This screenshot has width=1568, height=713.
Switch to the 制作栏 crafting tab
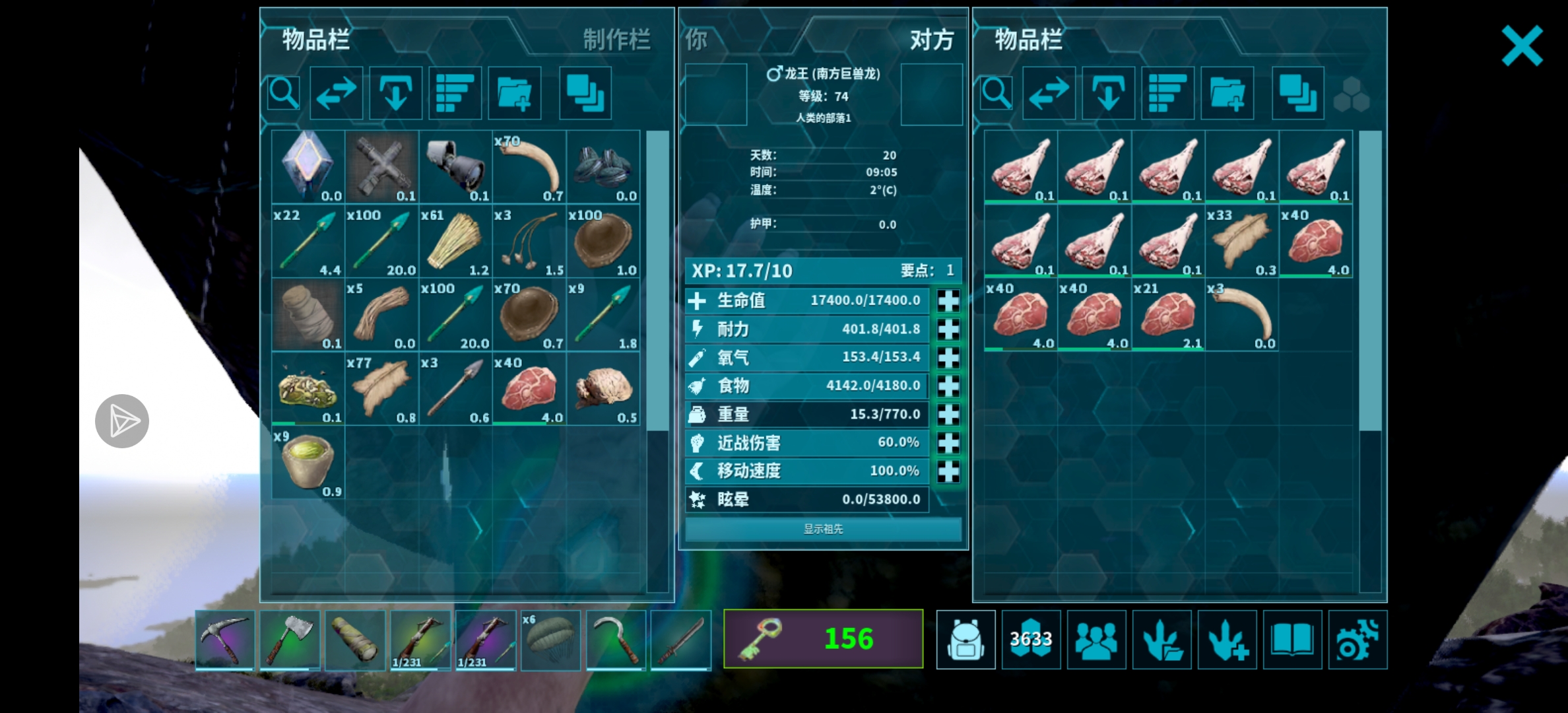click(616, 40)
